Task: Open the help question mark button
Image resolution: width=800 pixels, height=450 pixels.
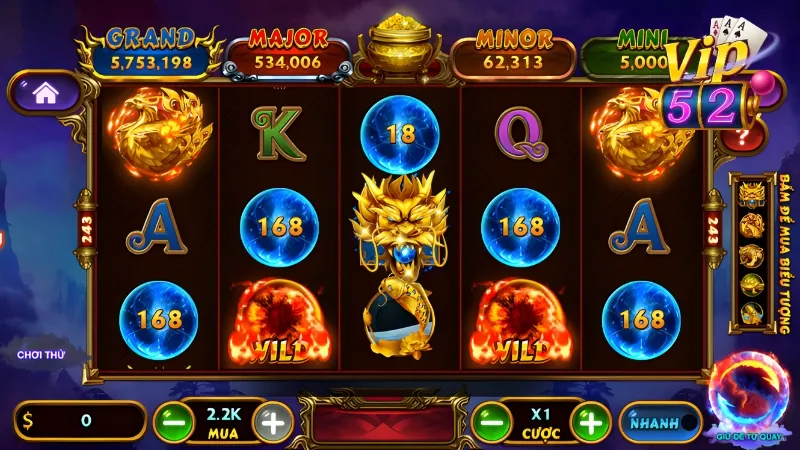Action: [x=743, y=137]
